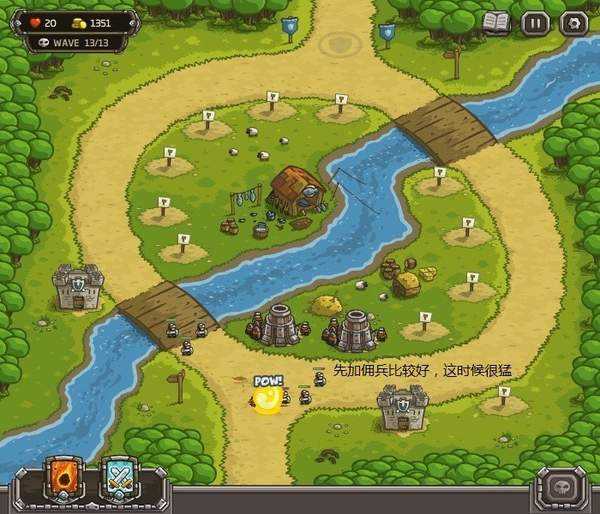Activate the Rain of Fire spell
The image size is (600, 514).
[64, 481]
